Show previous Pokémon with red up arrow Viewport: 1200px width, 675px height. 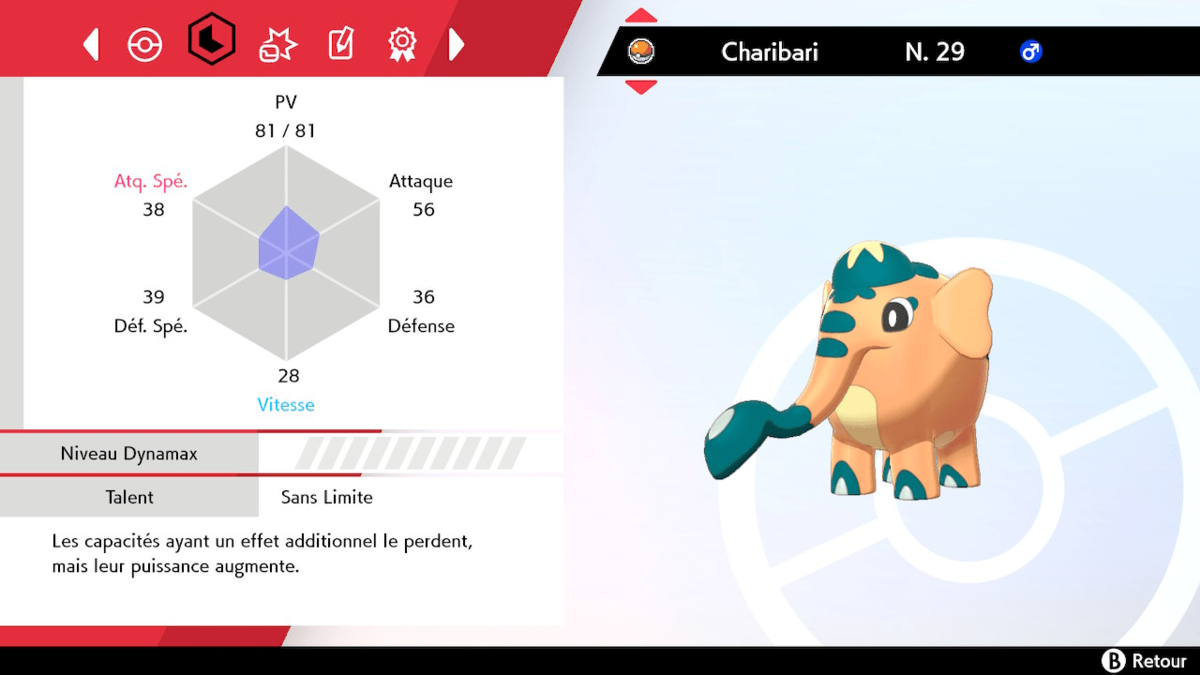641,16
